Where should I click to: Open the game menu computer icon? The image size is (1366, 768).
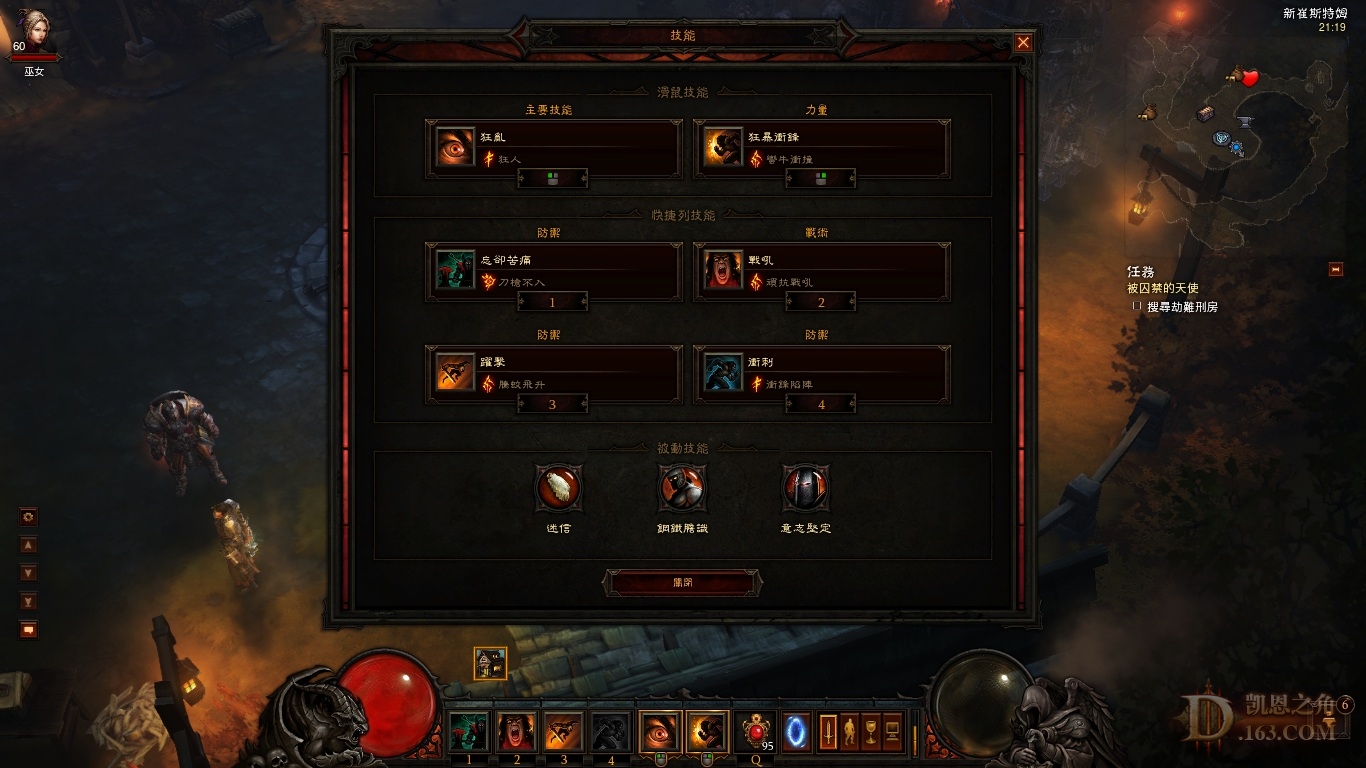893,731
